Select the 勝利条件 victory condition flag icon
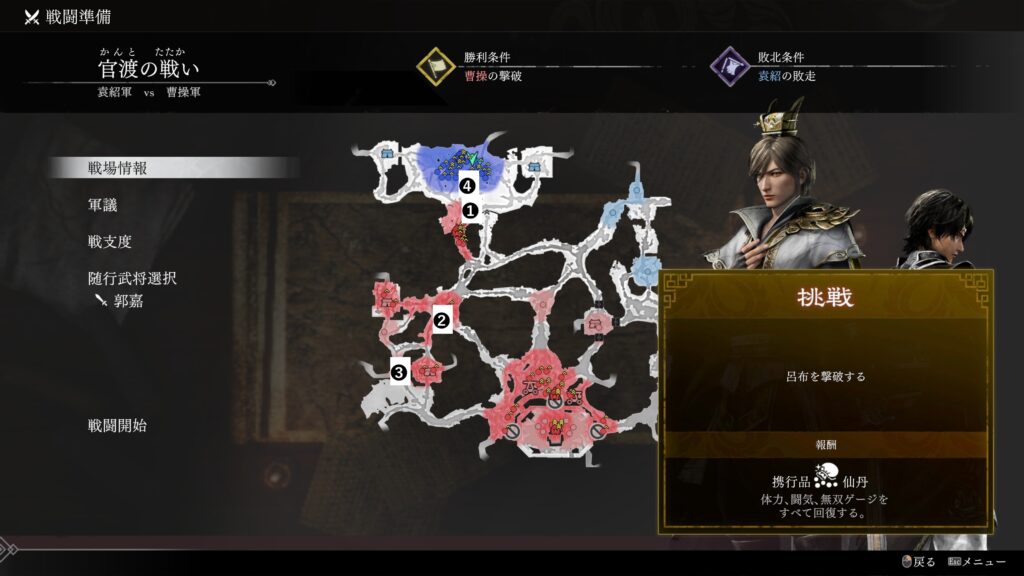 pyautogui.click(x=436, y=67)
